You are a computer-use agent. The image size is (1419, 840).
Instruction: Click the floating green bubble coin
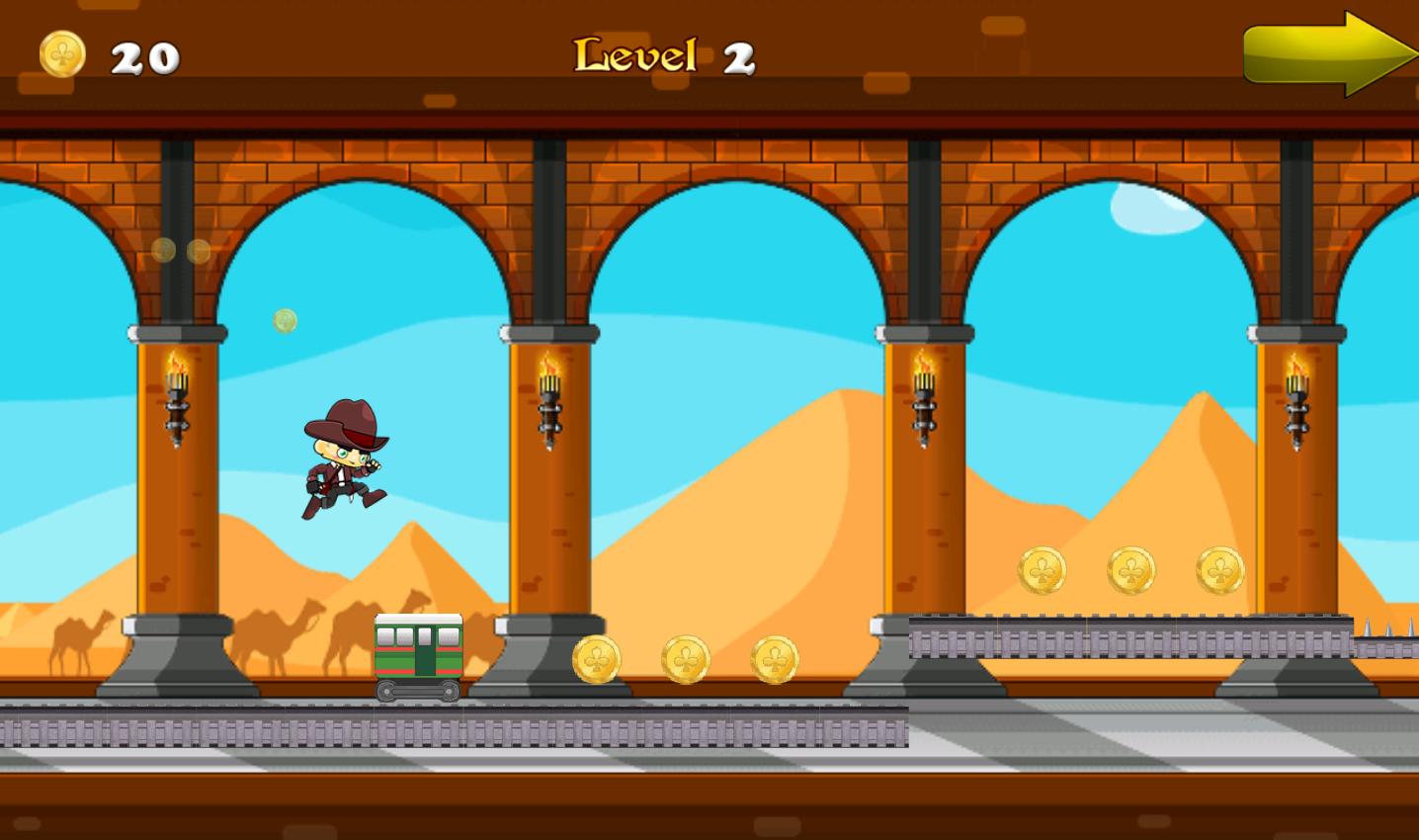click(x=285, y=319)
